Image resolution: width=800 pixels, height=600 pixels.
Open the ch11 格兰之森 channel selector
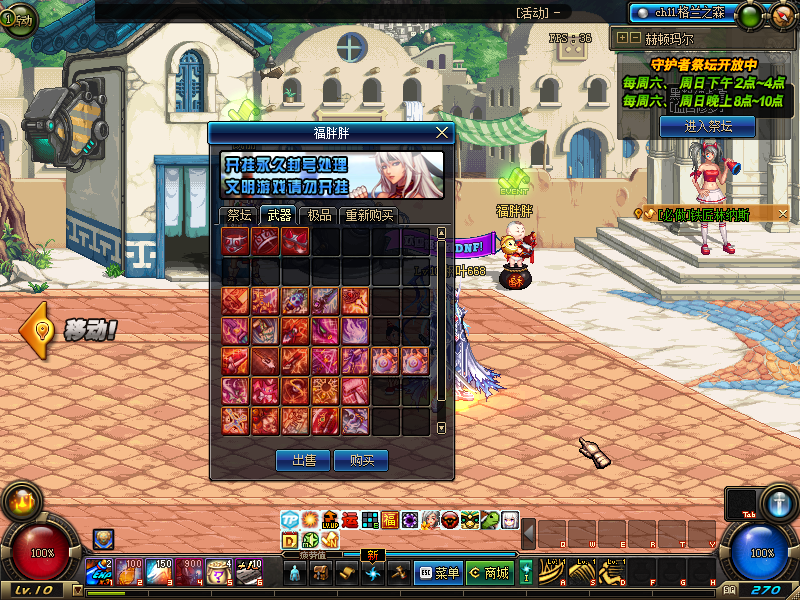tap(681, 13)
